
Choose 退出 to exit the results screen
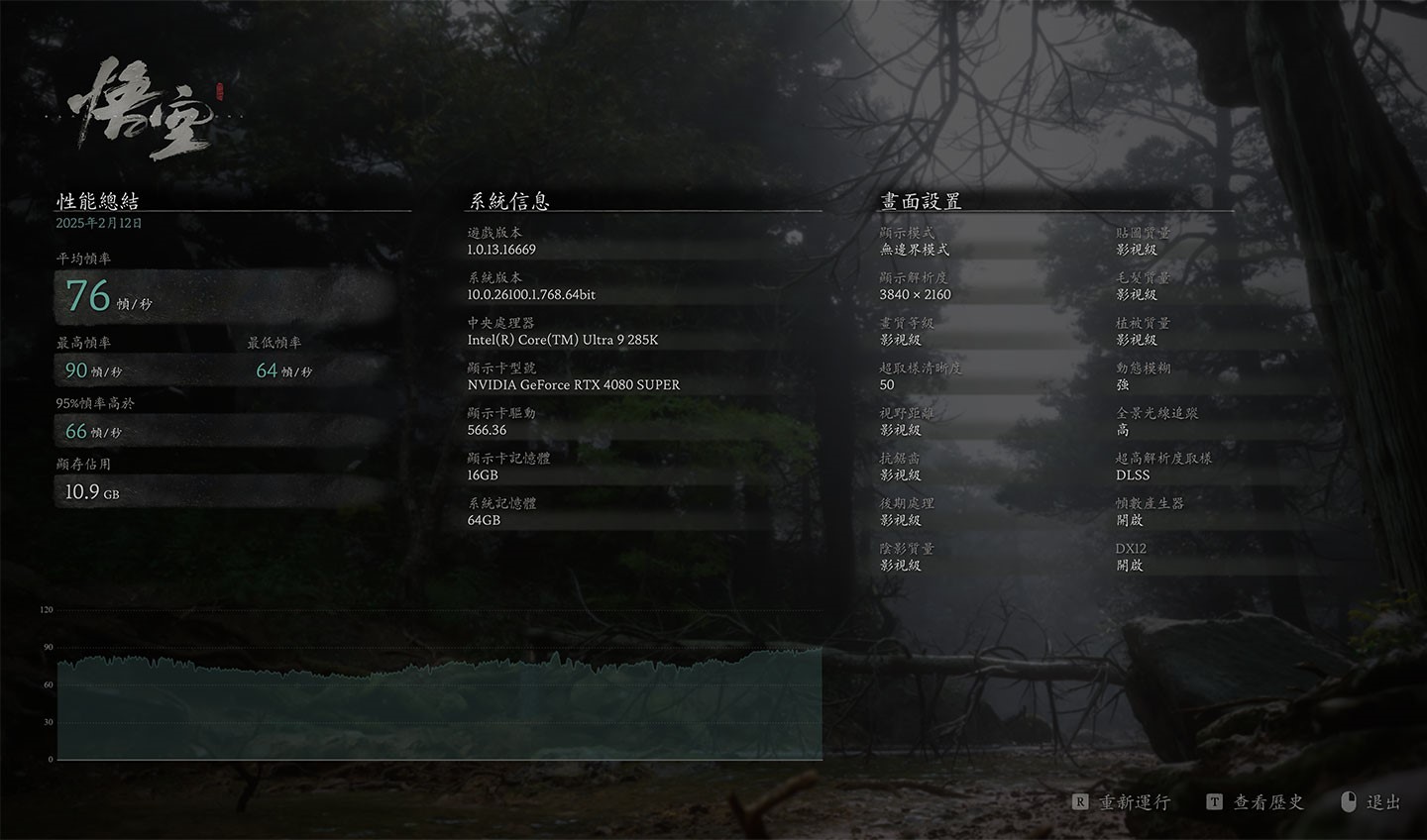coord(1382,802)
